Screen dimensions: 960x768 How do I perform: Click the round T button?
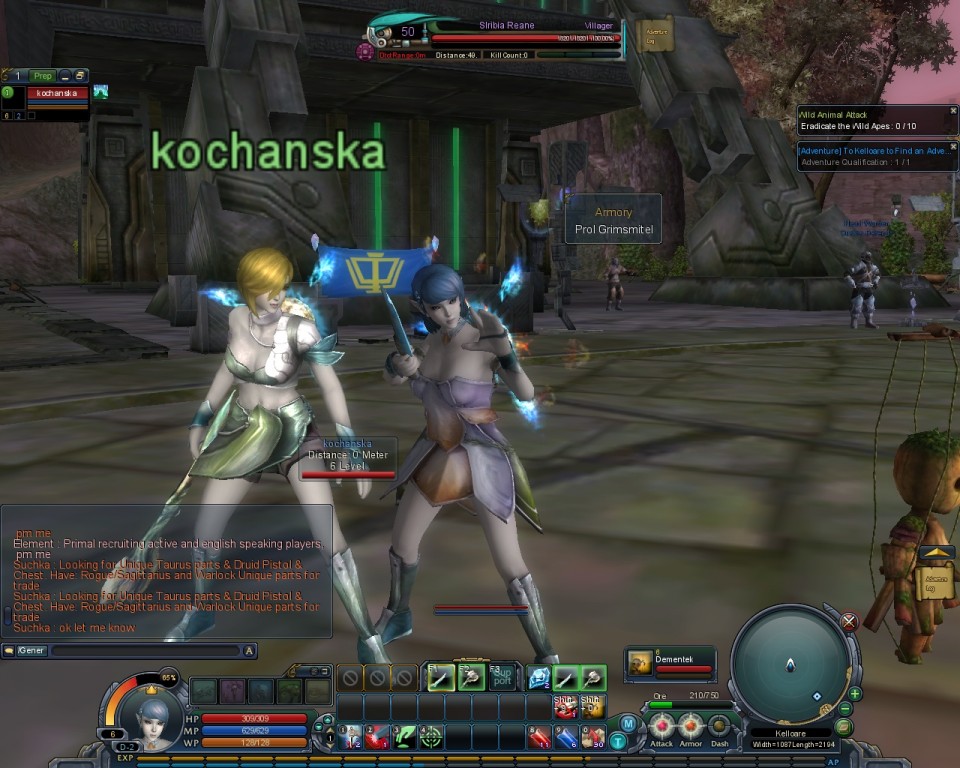coord(618,741)
